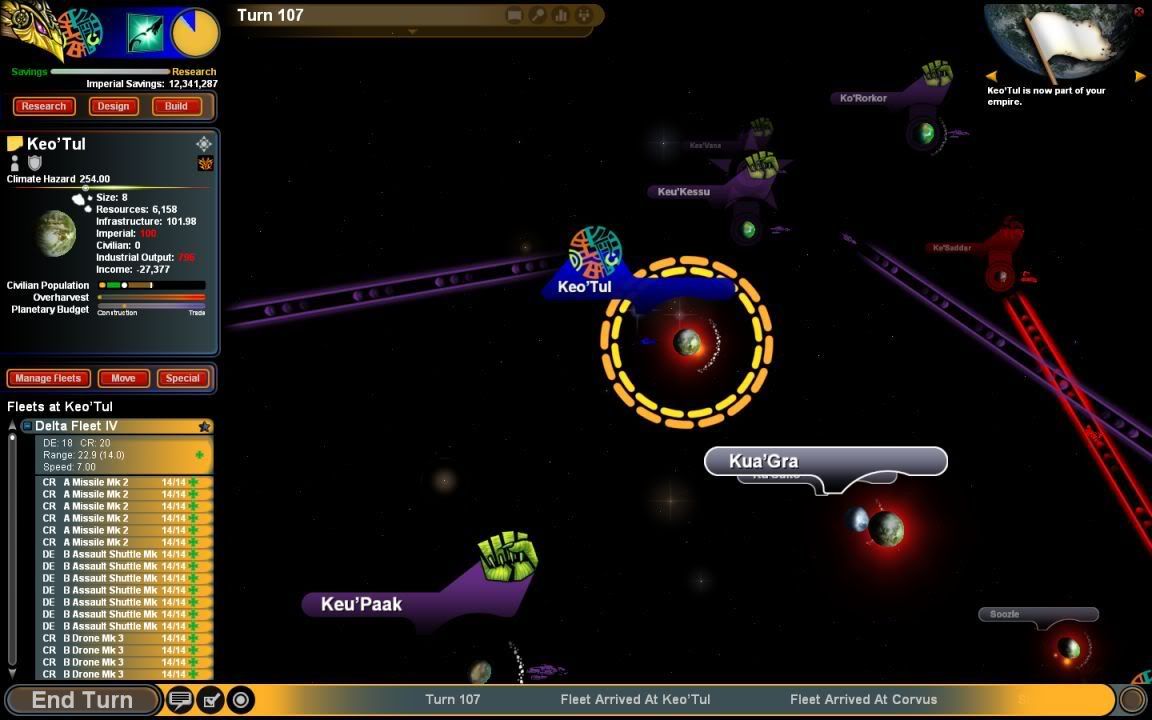End the current turn
The width and height of the screenshot is (1152, 720).
[82, 700]
